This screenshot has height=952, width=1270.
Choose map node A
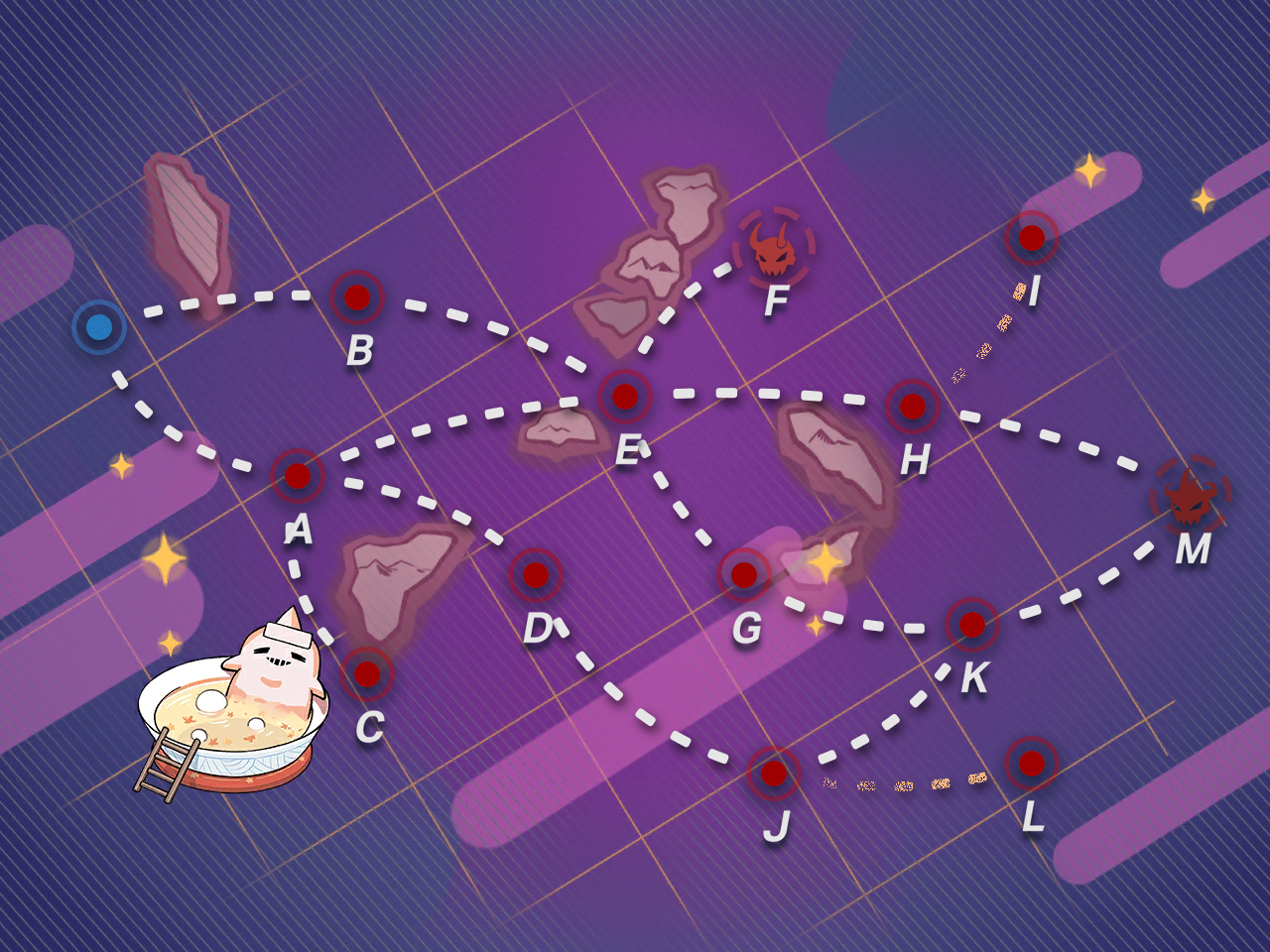coord(298,476)
